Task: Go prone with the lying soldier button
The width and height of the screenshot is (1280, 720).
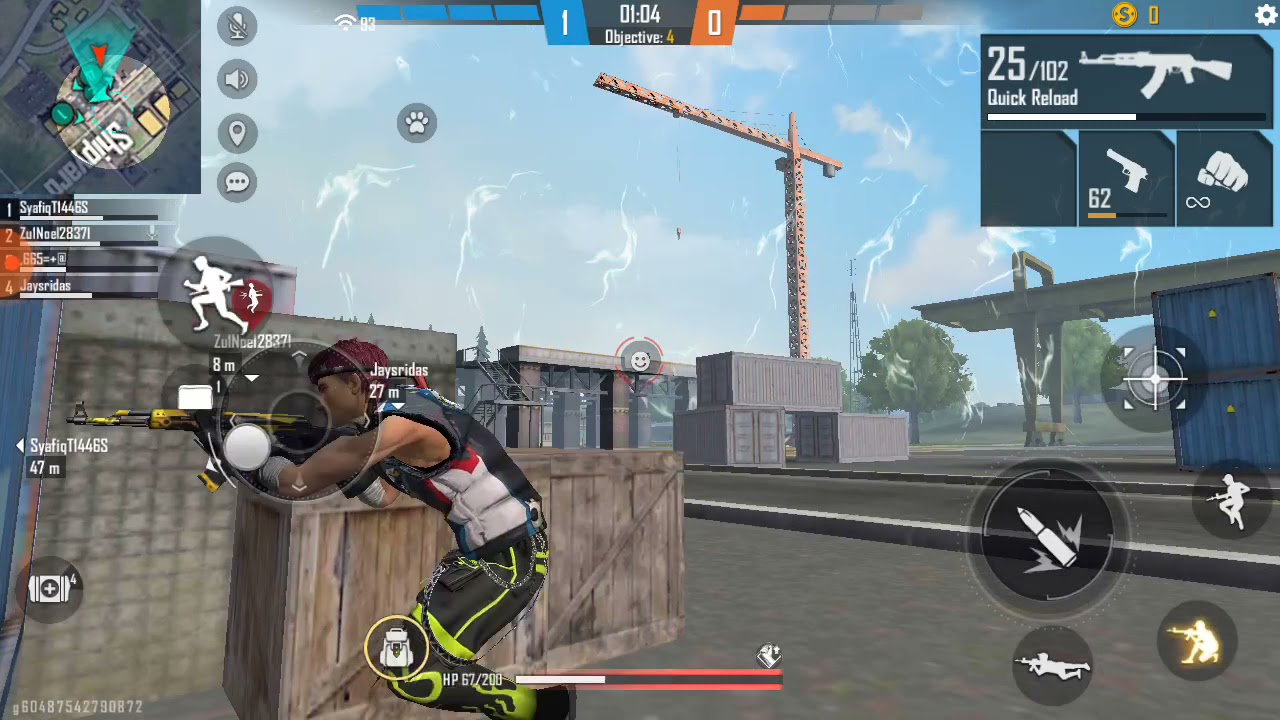Action: 1051,665
